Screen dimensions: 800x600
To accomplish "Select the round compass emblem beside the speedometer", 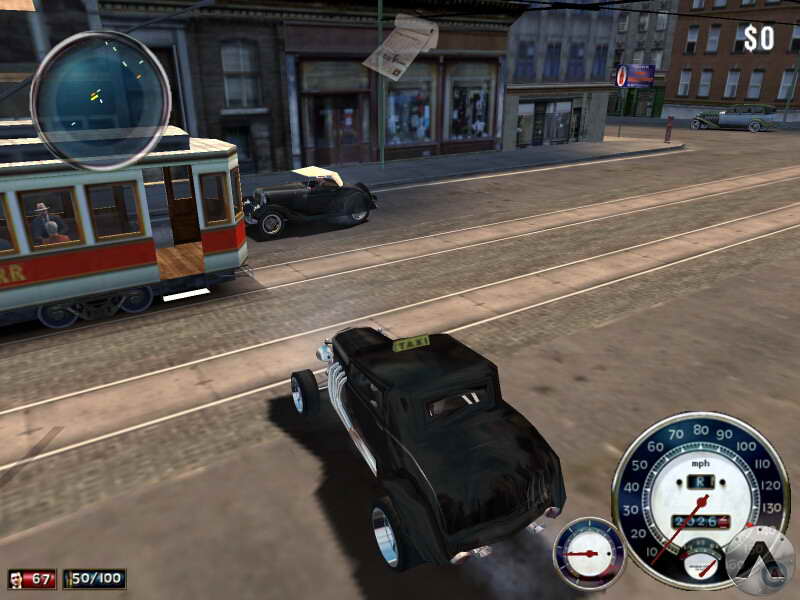I will click(x=759, y=560).
